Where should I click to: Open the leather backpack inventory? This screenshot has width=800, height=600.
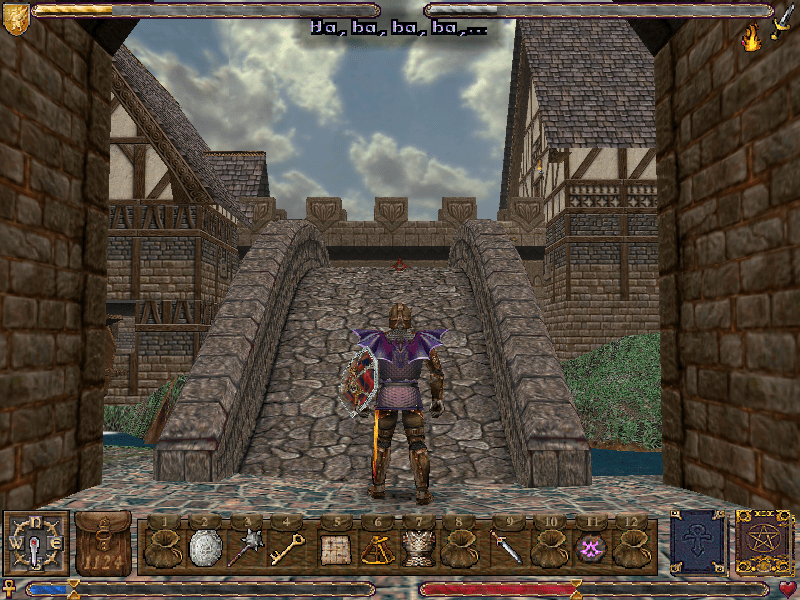coord(102,545)
